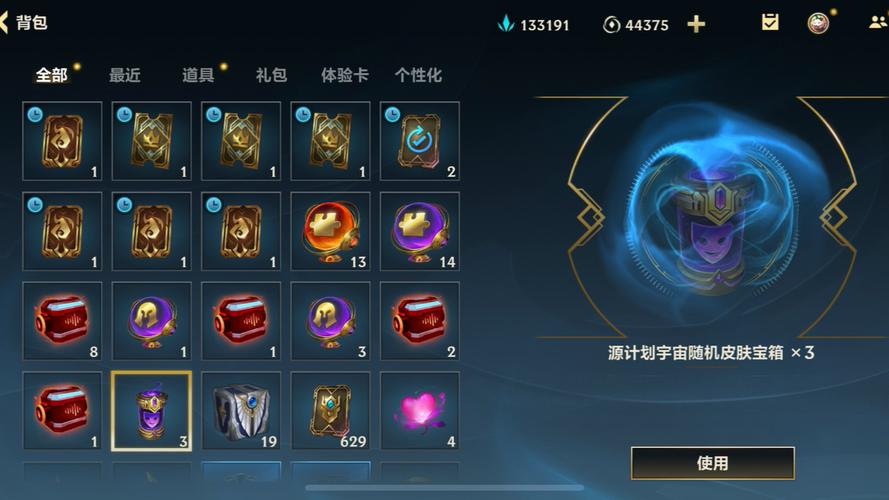Pick the card stack of 629
Image resolution: width=889 pixels, height=500 pixels.
[330, 411]
